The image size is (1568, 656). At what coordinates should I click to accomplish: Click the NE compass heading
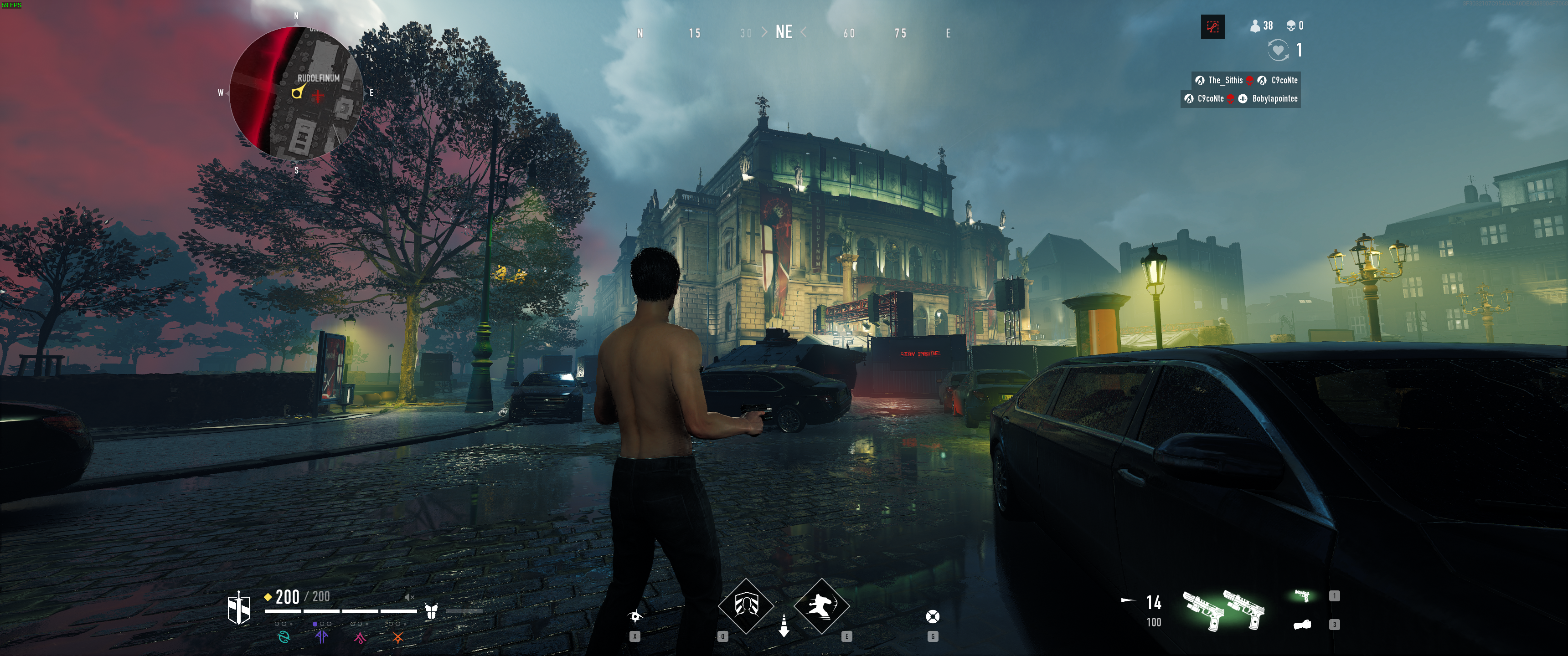pos(784,32)
